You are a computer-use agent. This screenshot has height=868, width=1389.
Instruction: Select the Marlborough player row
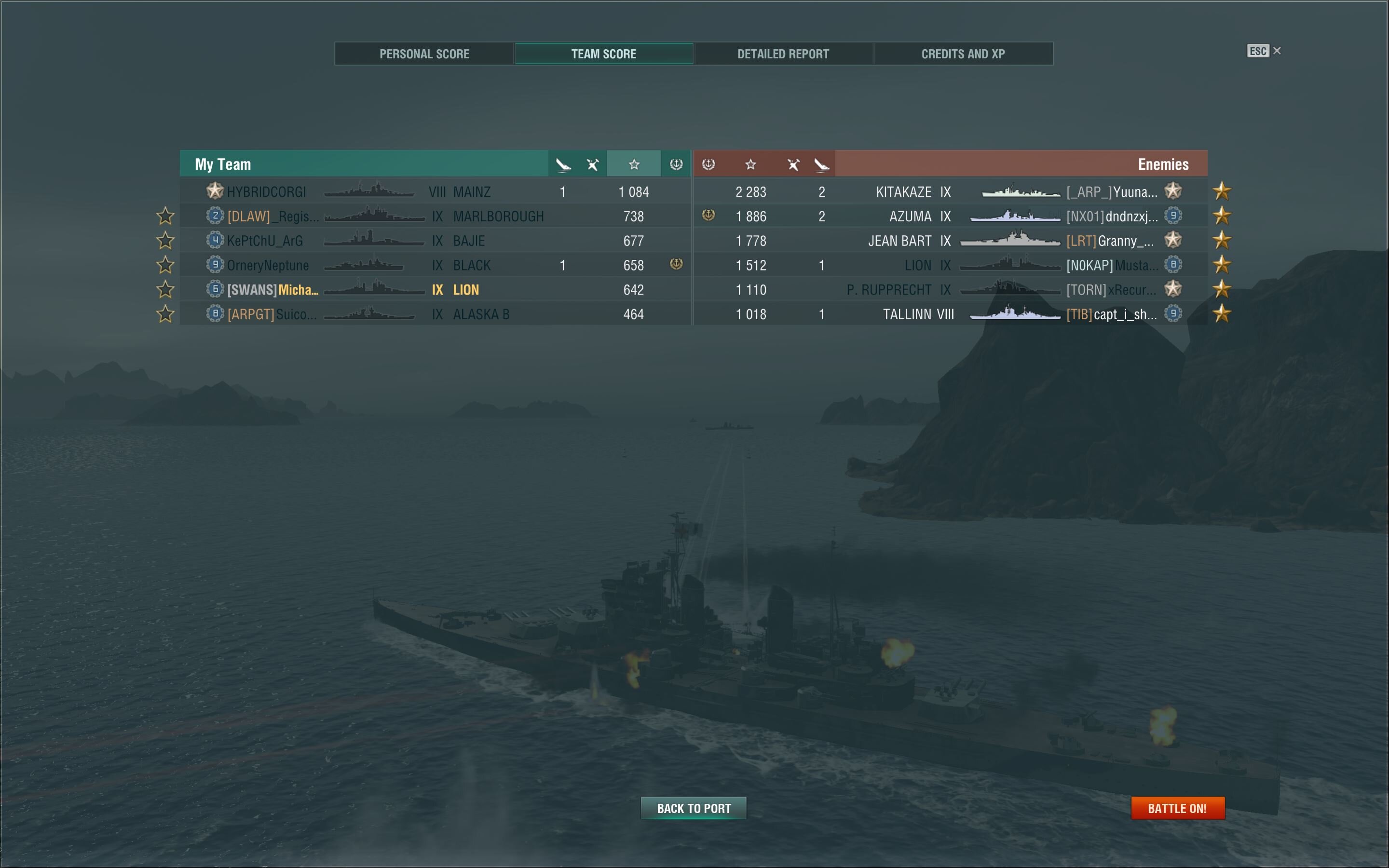(x=435, y=217)
